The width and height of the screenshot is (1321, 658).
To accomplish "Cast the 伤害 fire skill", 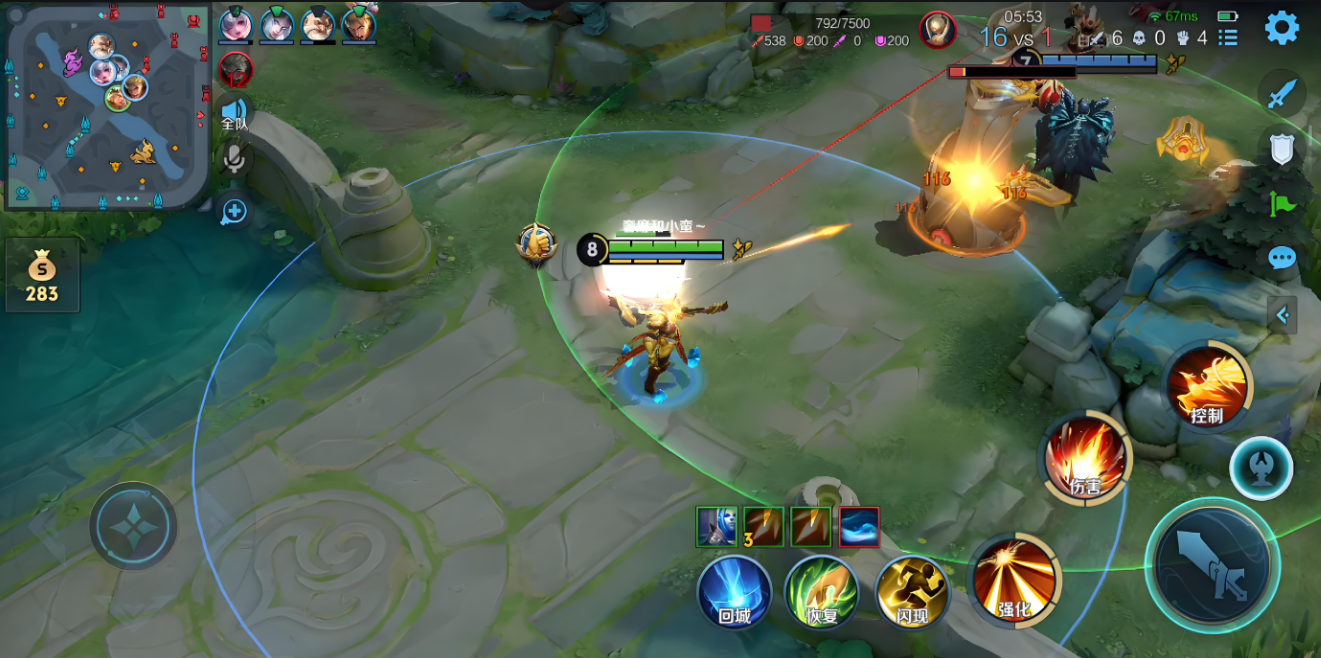I will click(1086, 458).
